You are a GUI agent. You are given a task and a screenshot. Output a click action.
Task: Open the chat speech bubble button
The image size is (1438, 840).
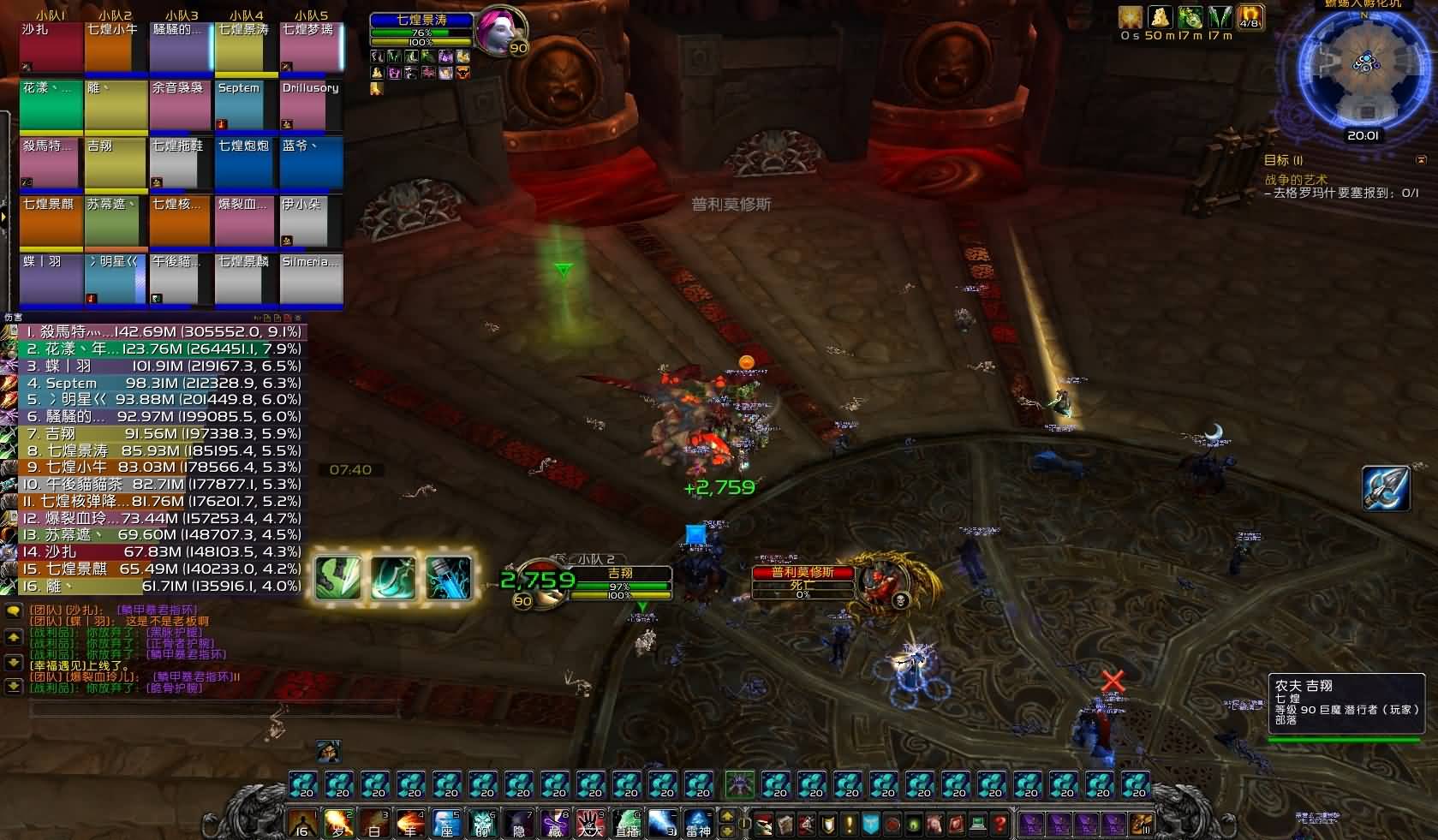coord(13,611)
